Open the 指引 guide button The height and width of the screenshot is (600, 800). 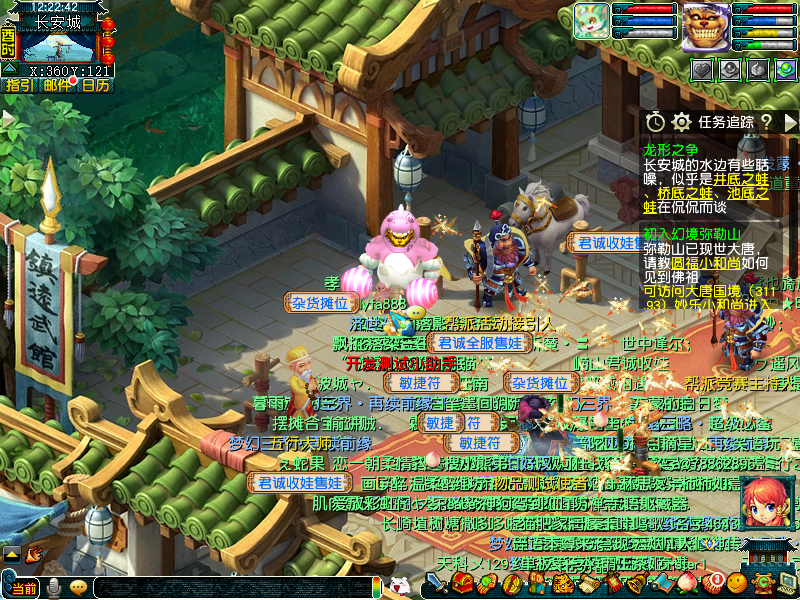[x=19, y=85]
